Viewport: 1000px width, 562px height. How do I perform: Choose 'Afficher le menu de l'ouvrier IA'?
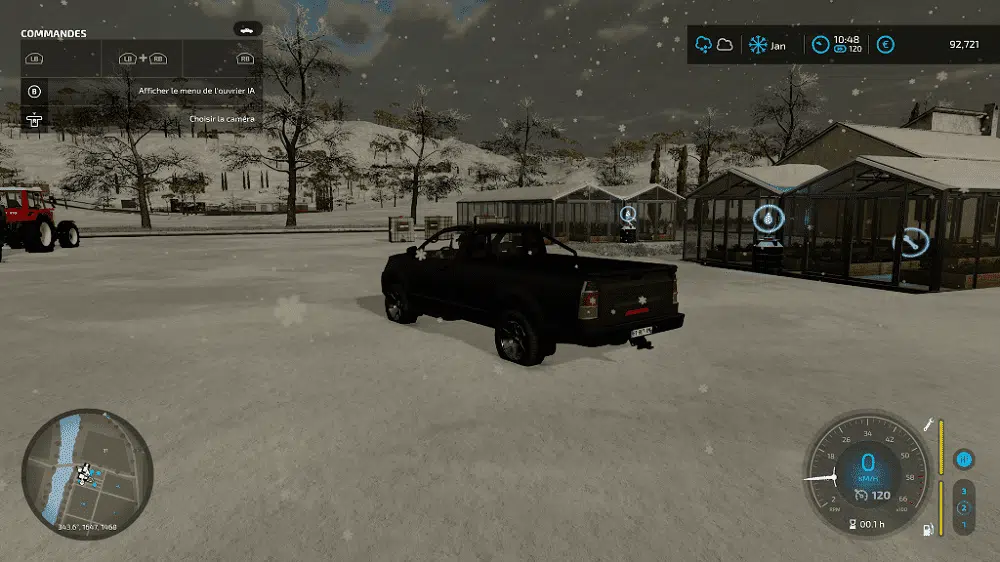195,91
